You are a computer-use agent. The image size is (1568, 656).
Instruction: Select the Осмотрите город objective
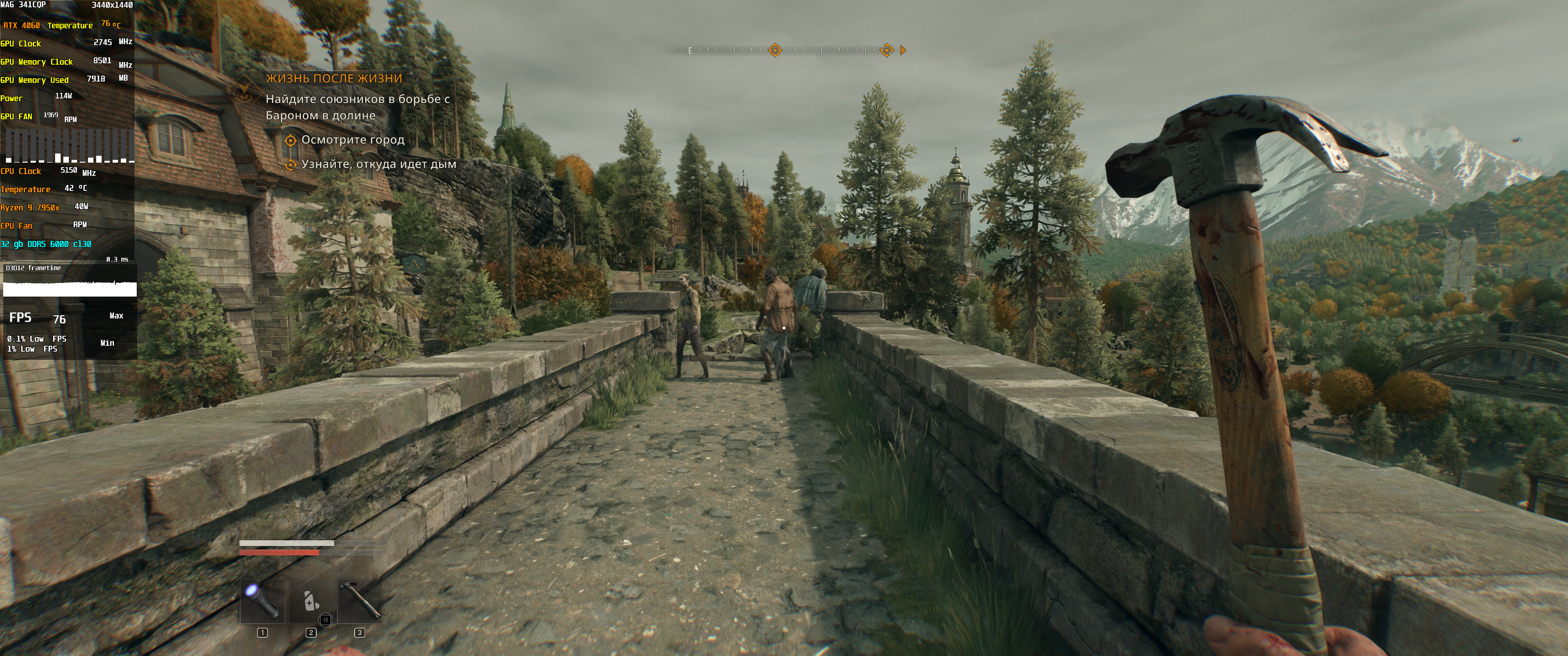point(352,140)
